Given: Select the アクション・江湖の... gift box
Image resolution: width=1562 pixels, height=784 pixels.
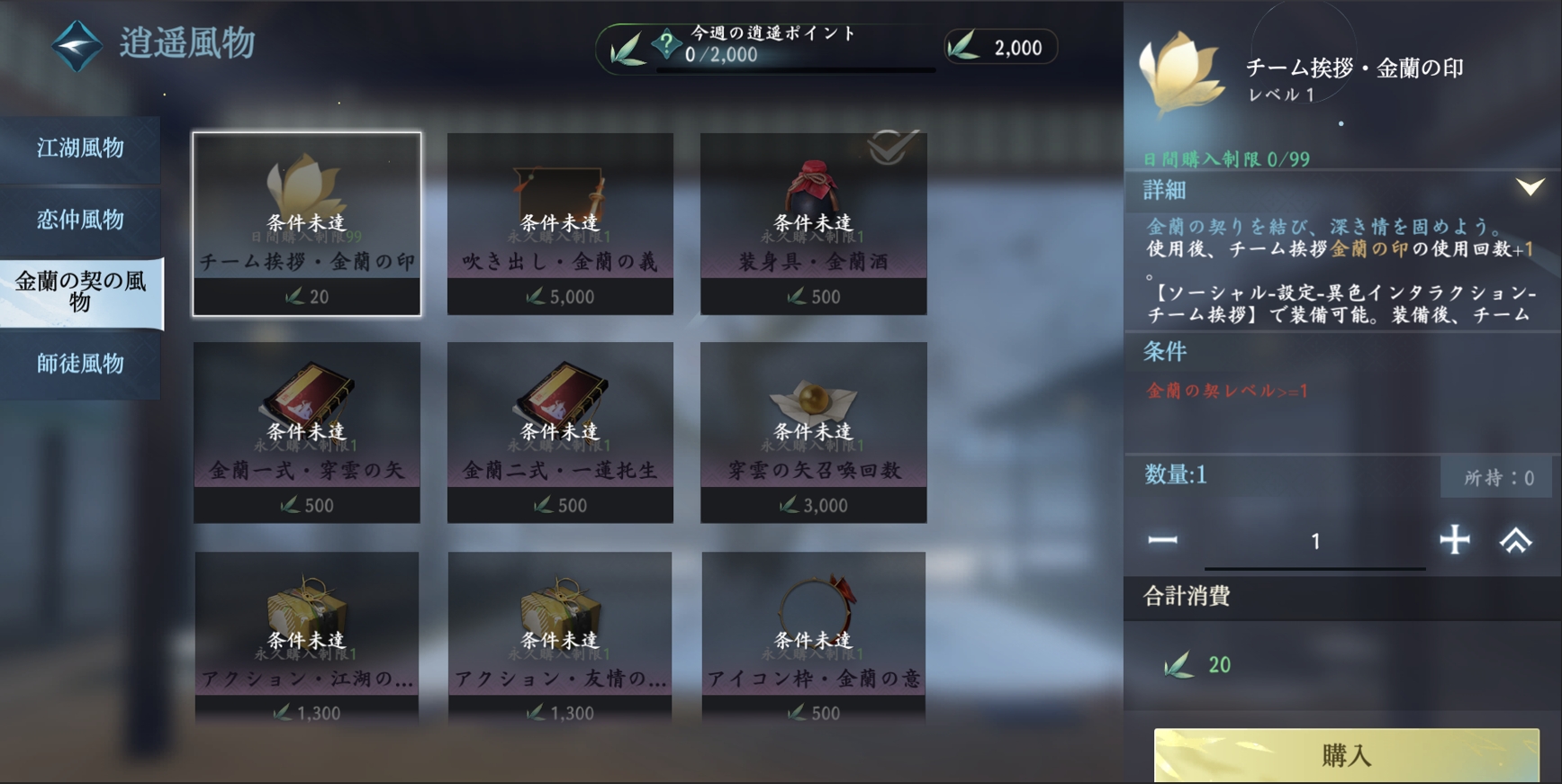Looking at the screenshot, I should pyautogui.click(x=306, y=636).
